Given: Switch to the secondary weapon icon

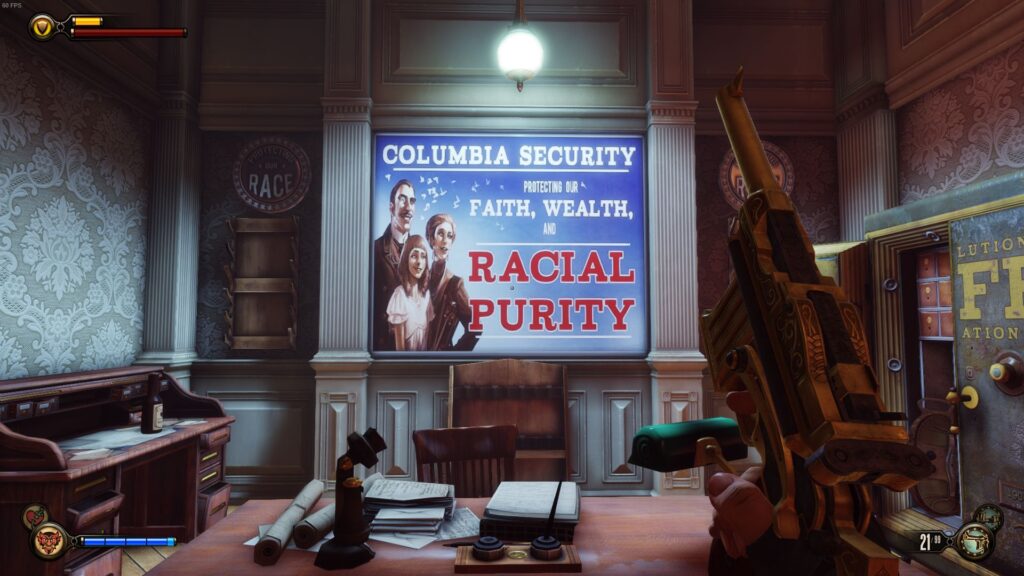Looking at the screenshot, I should click(x=988, y=517).
